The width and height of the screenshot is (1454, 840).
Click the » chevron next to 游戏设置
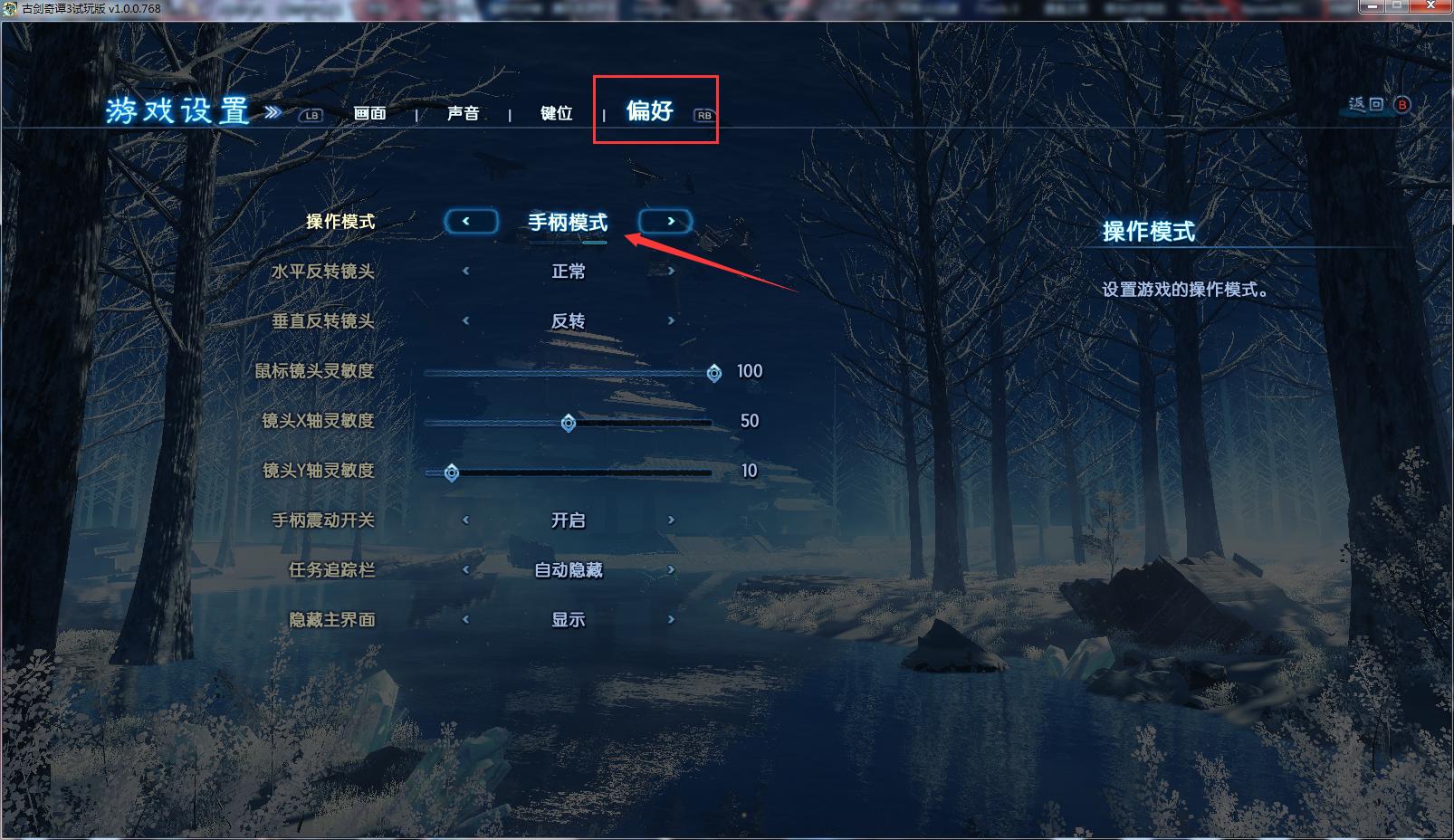click(273, 110)
